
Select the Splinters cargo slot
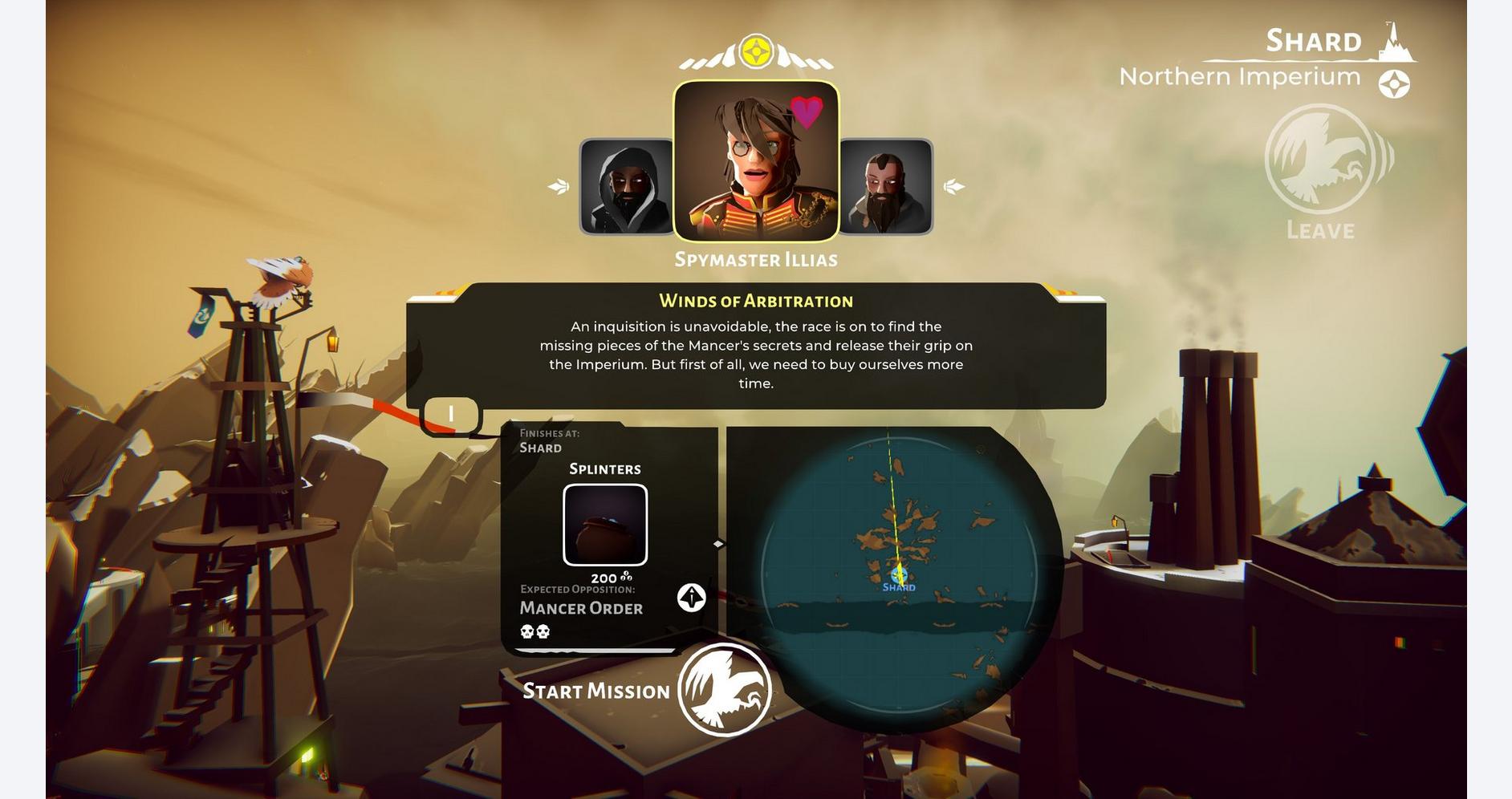605,525
